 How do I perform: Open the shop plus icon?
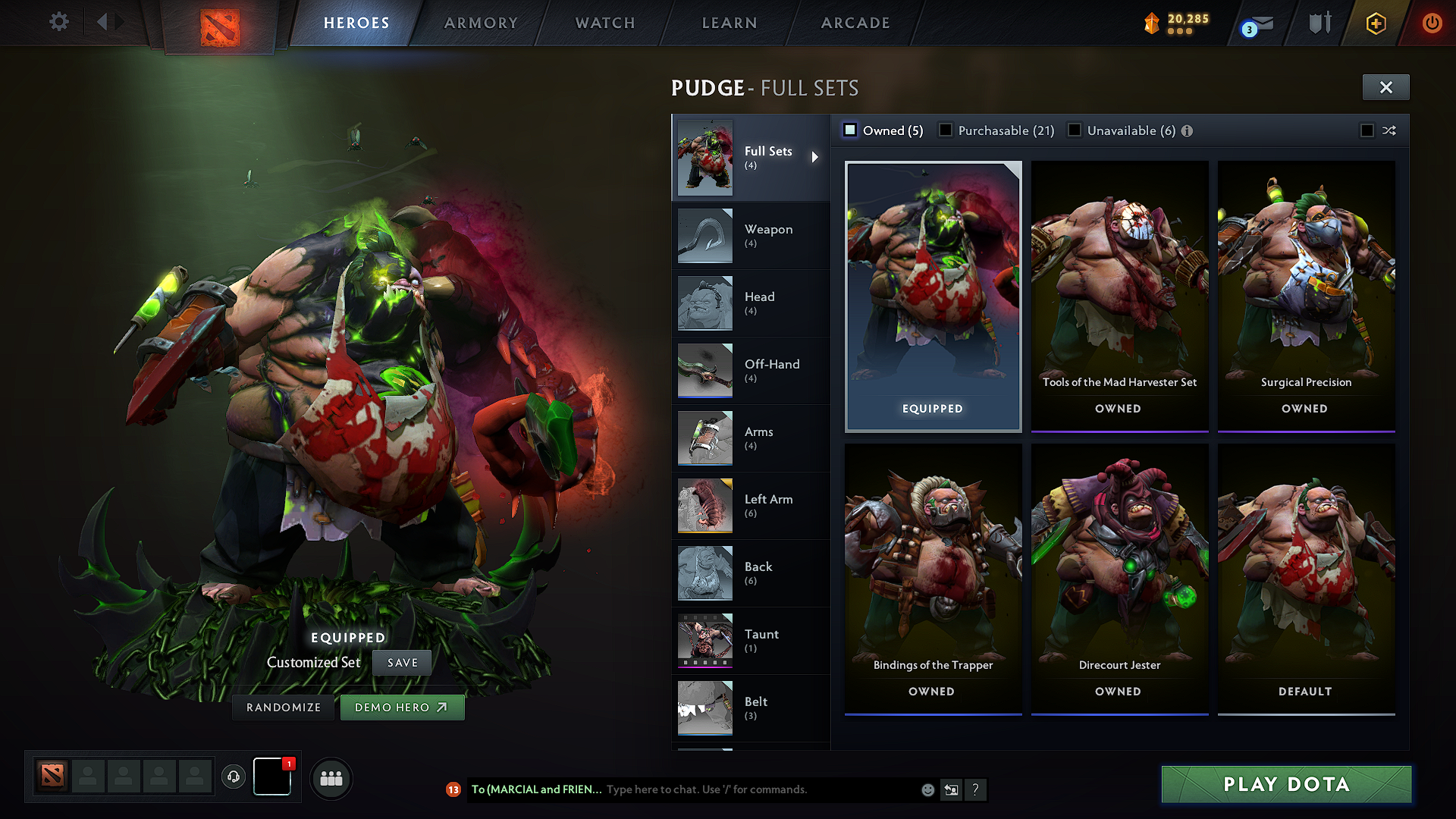(x=1376, y=23)
